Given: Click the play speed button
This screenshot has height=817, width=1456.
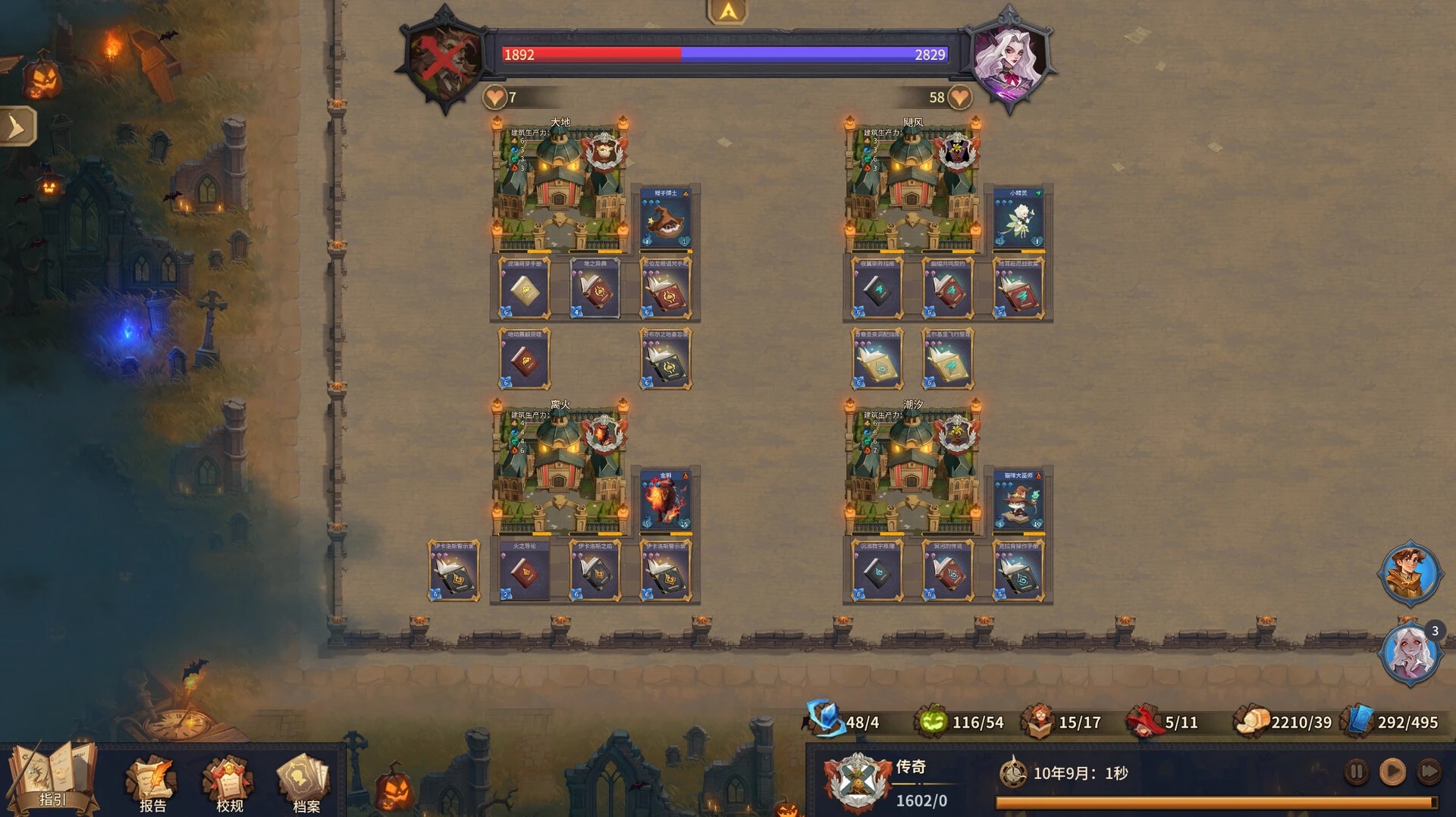Looking at the screenshot, I should [1392, 772].
